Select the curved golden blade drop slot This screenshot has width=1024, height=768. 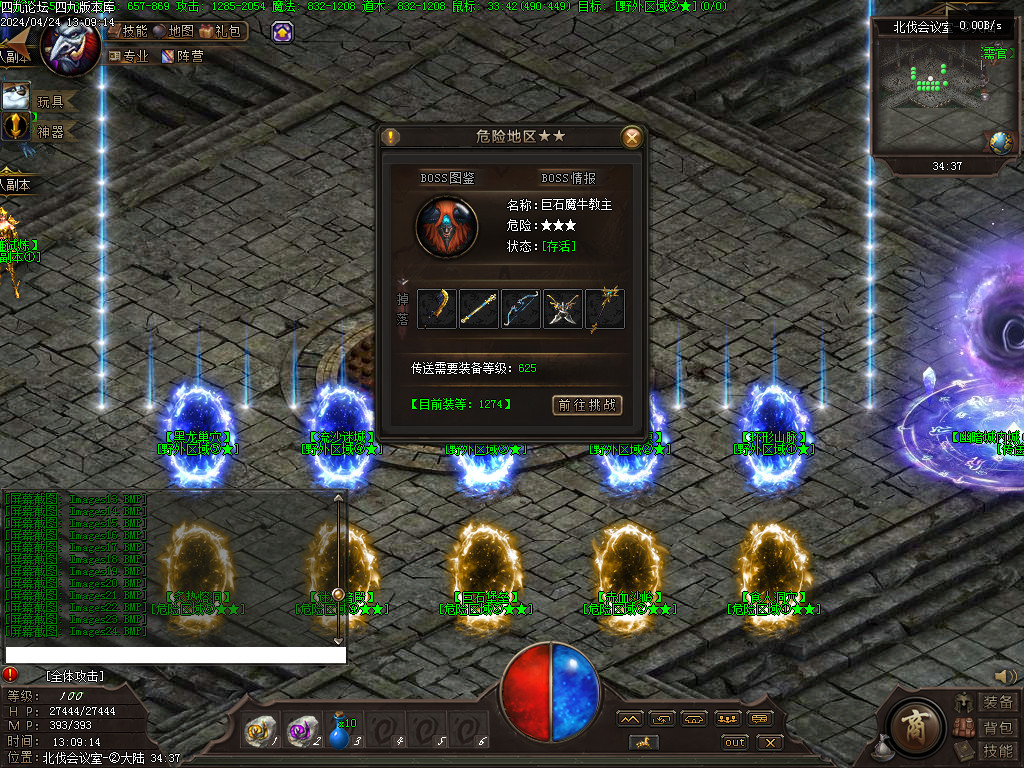point(437,309)
